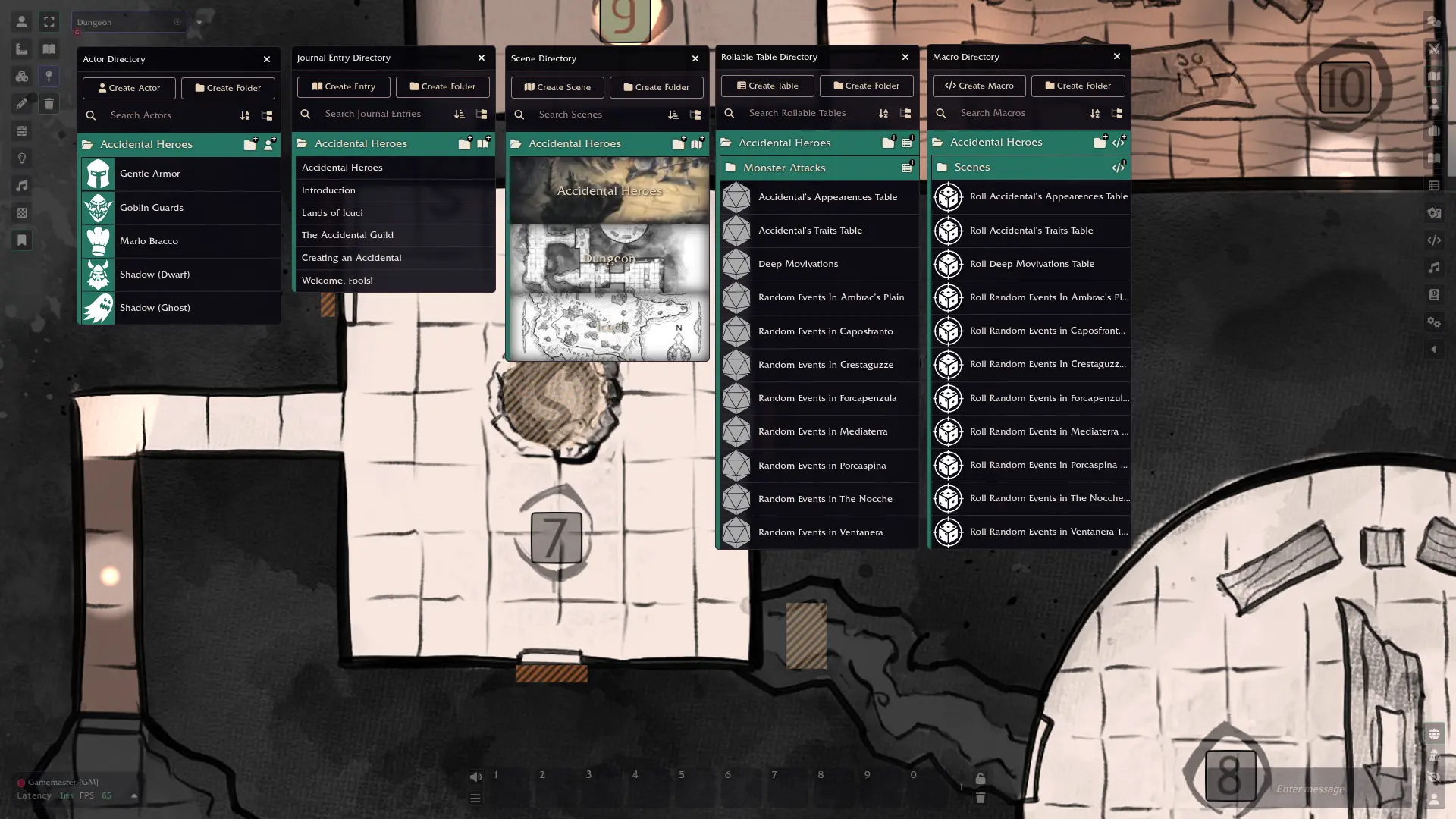1456x819 pixels.
Task: Click the Create Scene button
Action: tap(557, 87)
